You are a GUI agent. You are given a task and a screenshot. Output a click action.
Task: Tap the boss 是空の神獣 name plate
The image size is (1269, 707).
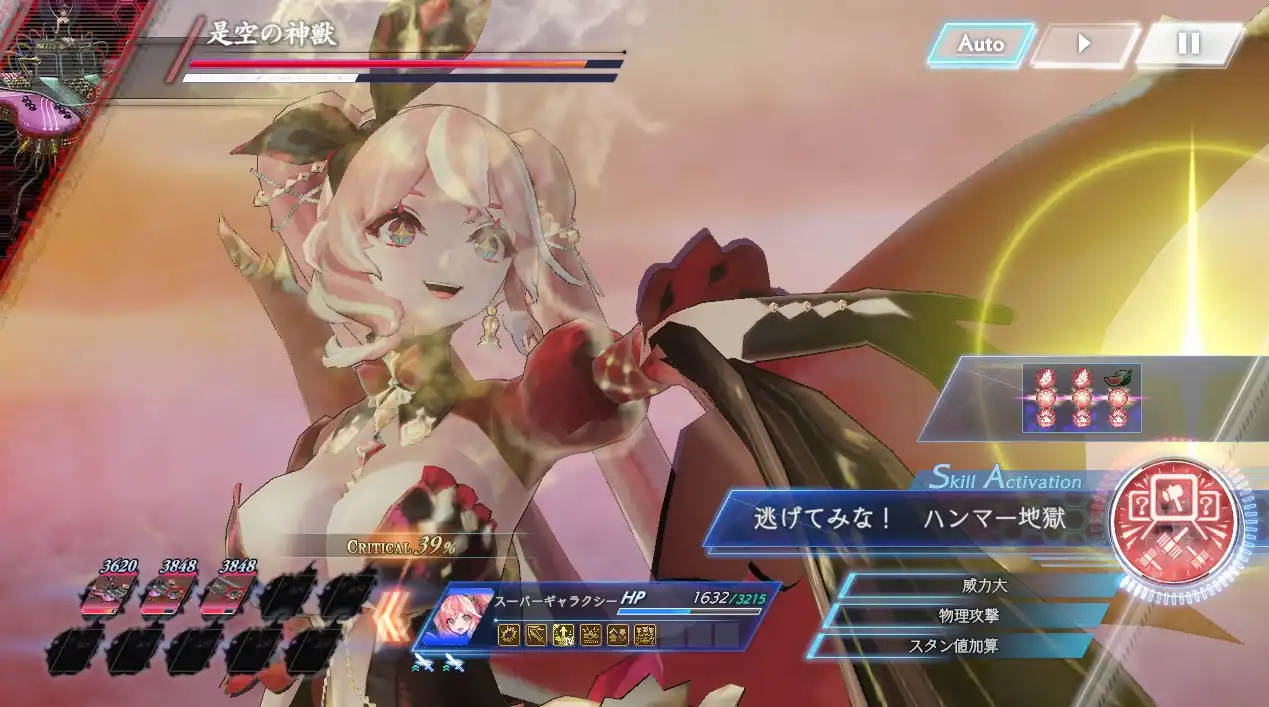coord(272,36)
